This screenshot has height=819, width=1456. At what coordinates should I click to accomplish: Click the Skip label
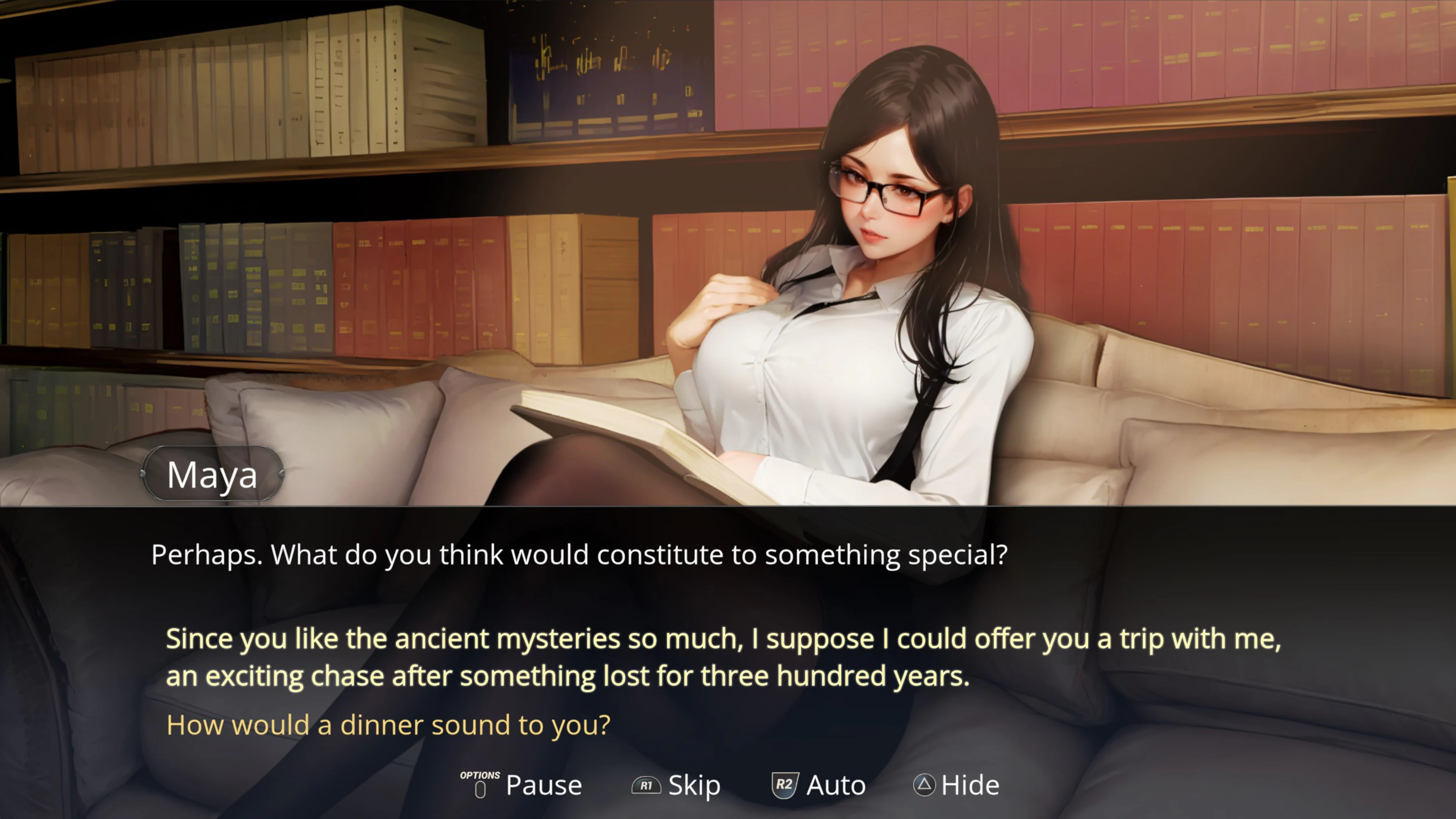click(694, 785)
